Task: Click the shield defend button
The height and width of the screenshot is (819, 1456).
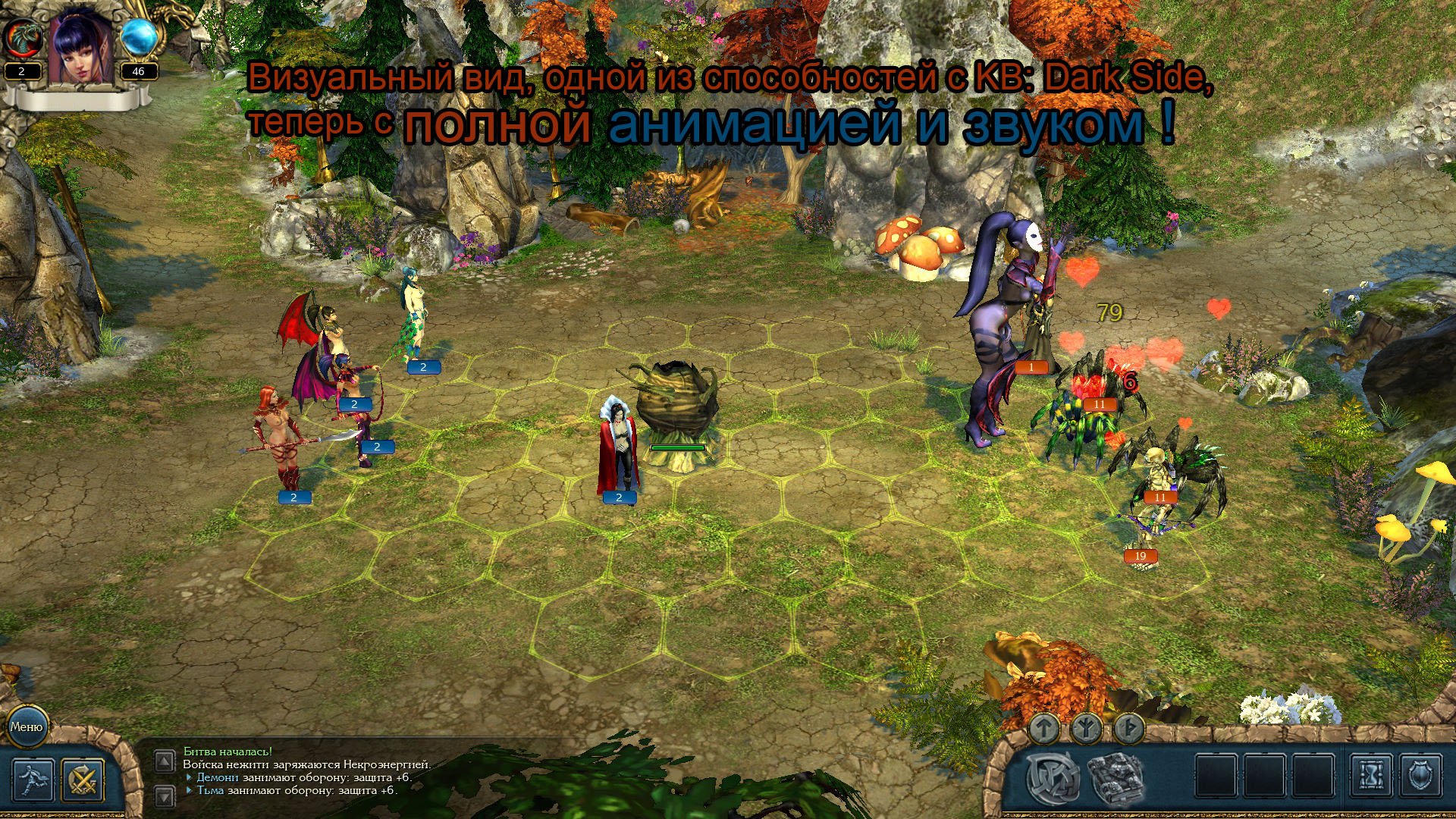Action: (1421, 777)
